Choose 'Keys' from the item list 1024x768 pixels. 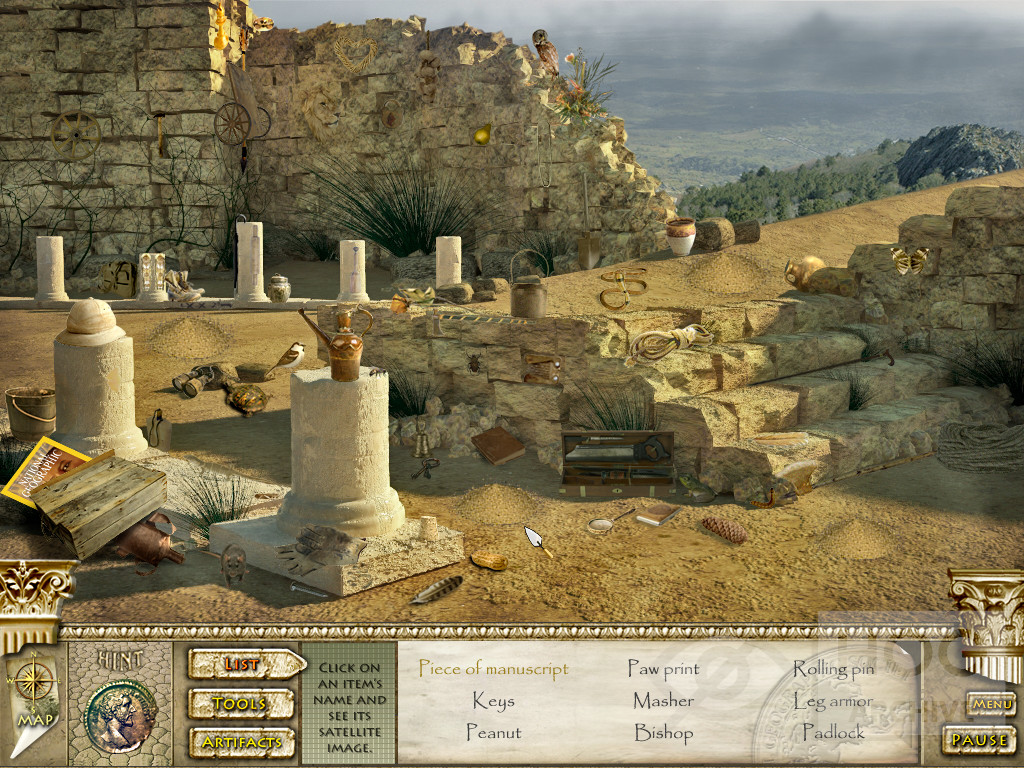click(493, 701)
